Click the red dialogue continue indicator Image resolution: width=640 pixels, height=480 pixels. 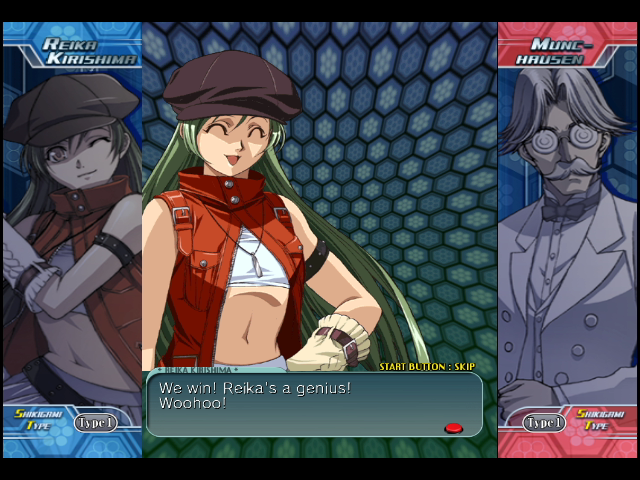coord(453,428)
